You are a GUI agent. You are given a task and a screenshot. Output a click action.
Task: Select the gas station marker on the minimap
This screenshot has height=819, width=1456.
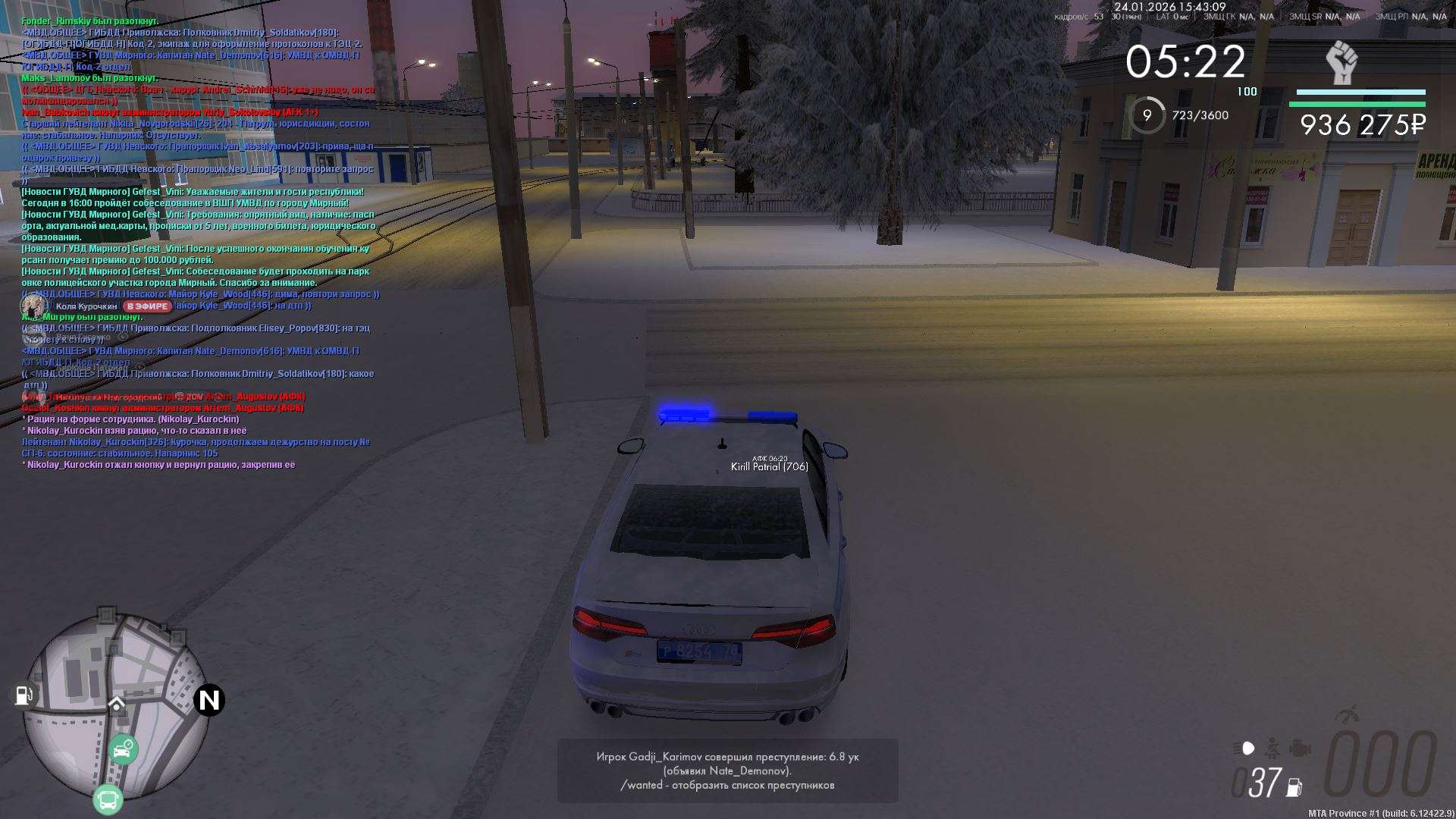[24, 695]
